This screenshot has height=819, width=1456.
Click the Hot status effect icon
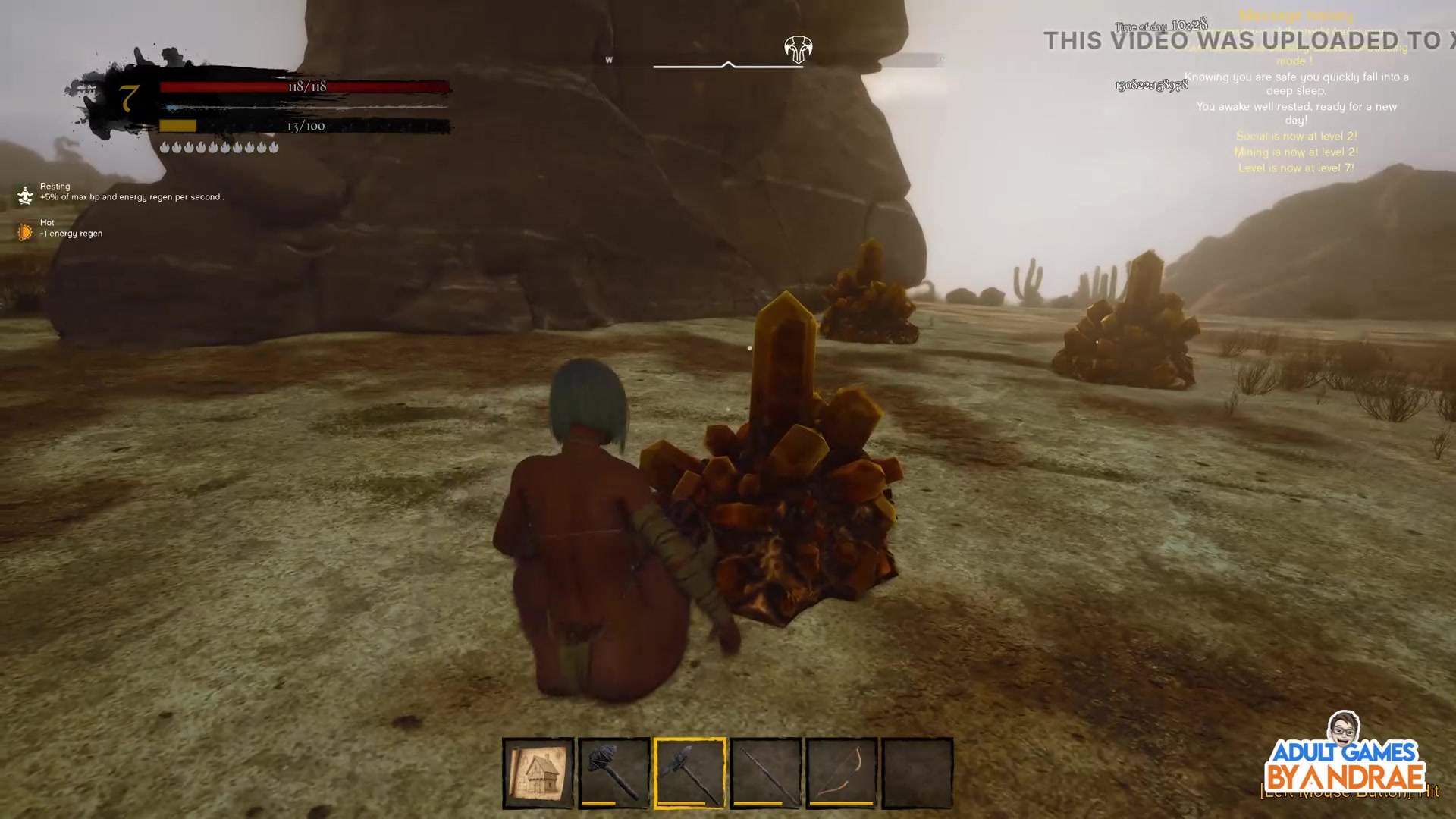click(26, 231)
